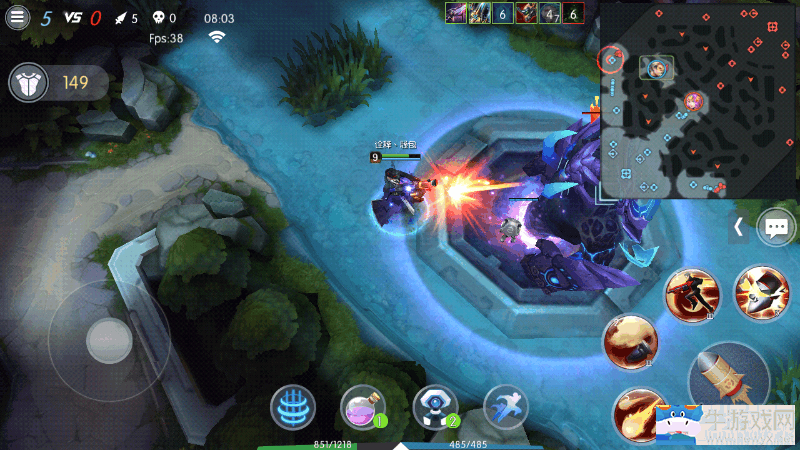Select the hero portrait on minimap

point(656,67)
